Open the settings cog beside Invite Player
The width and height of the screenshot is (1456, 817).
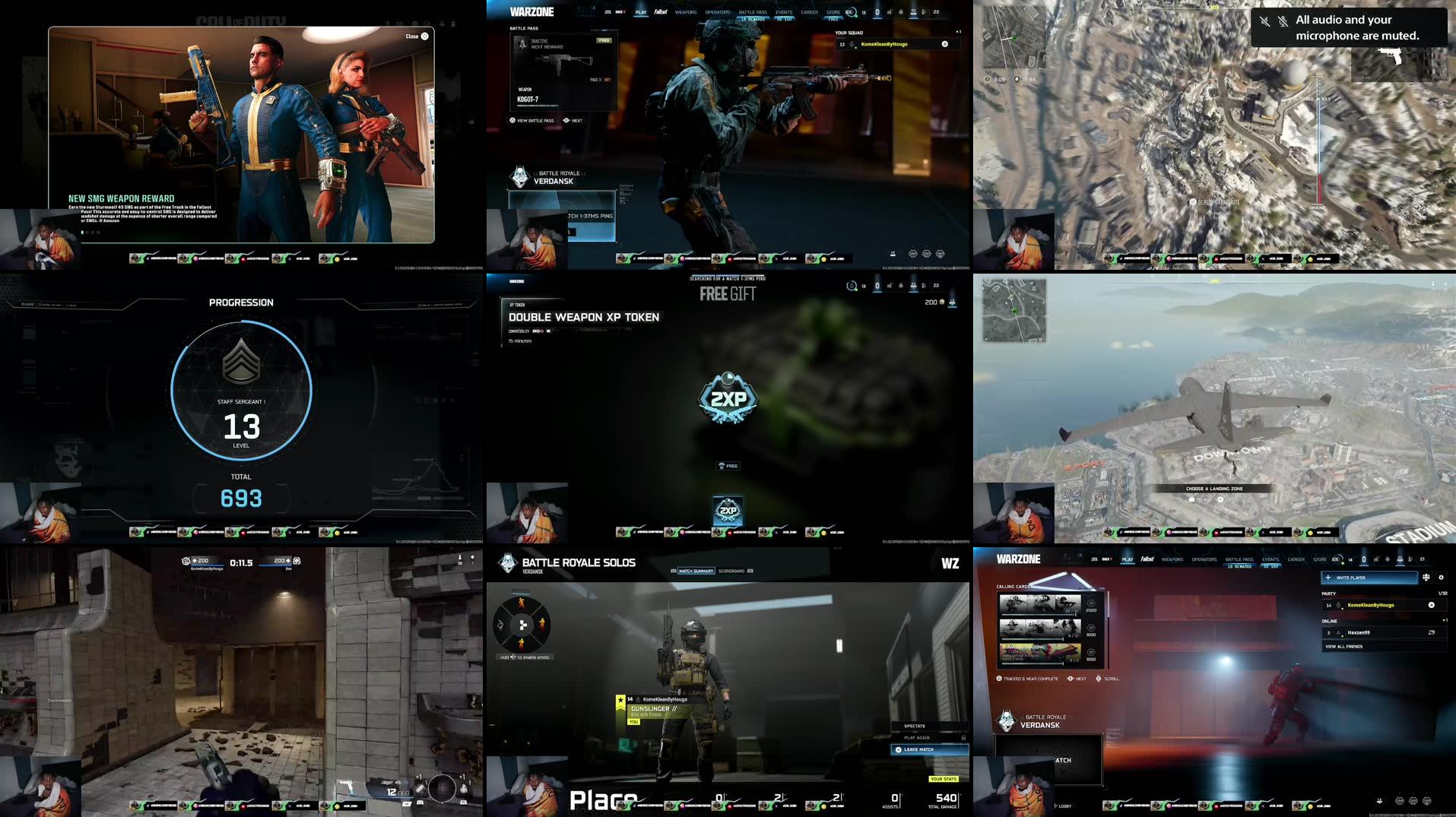1440,578
